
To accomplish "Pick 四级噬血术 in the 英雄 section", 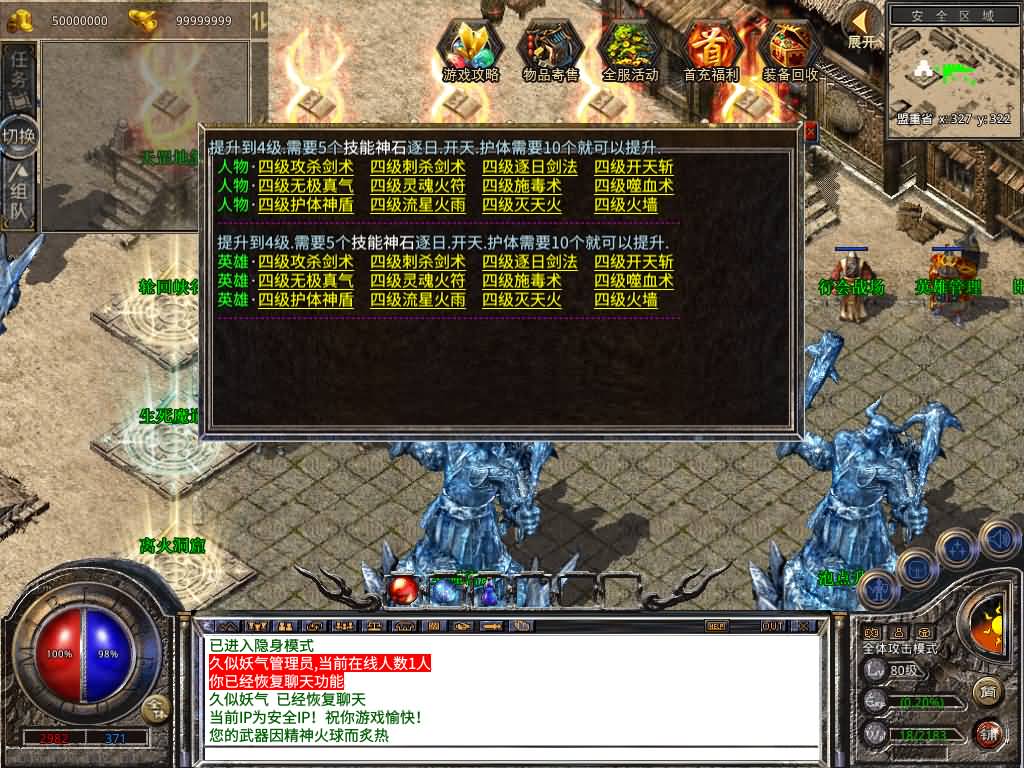I will tap(633, 281).
